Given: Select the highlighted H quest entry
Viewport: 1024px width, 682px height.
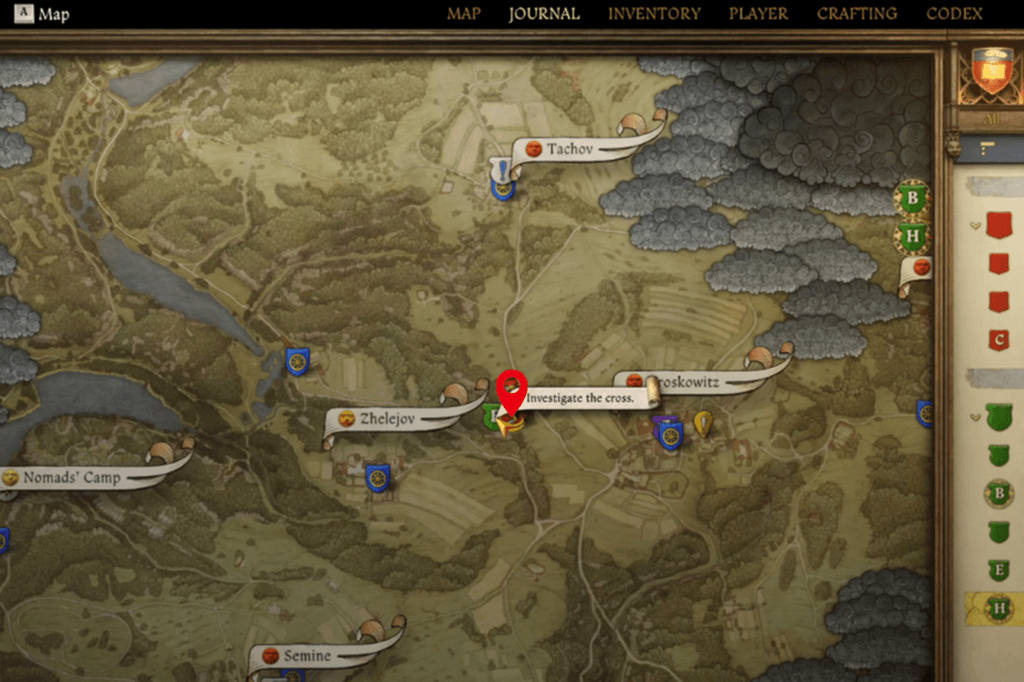Looking at the screenshot, I should (998, 608).
